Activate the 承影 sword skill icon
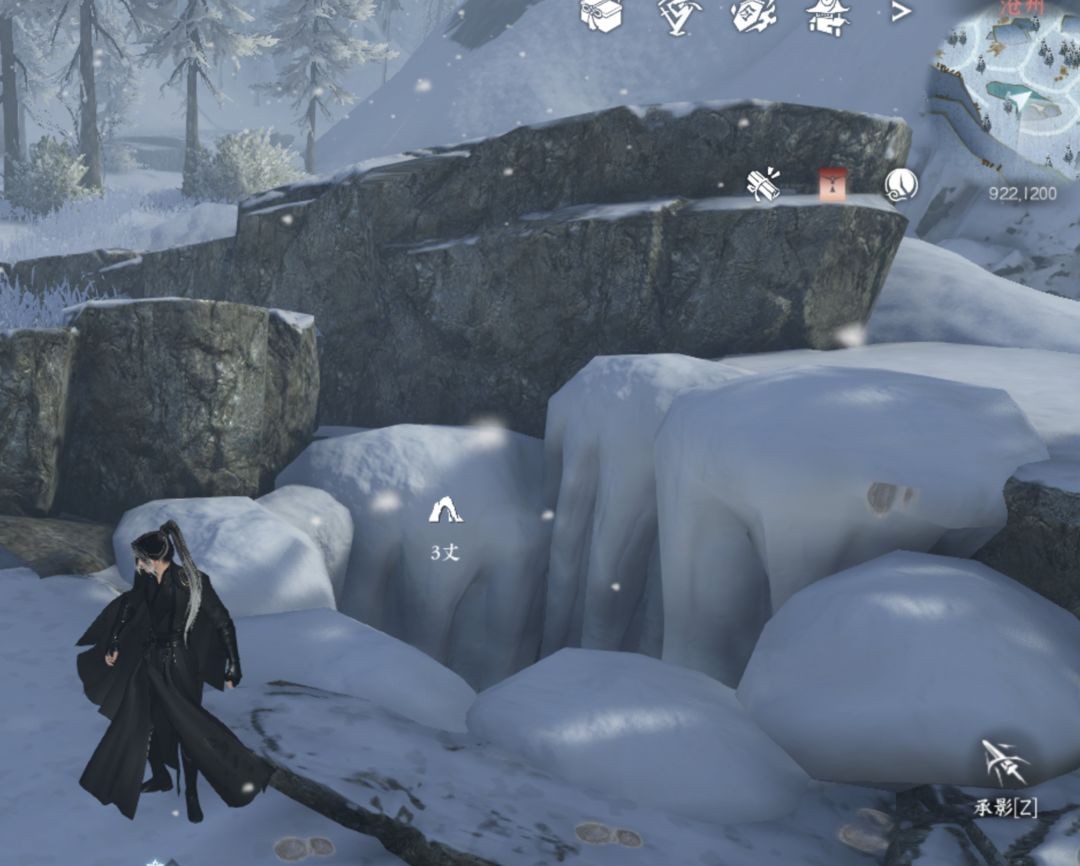This screenshot has width=1080, height=866. click(x=1005, y=765)
